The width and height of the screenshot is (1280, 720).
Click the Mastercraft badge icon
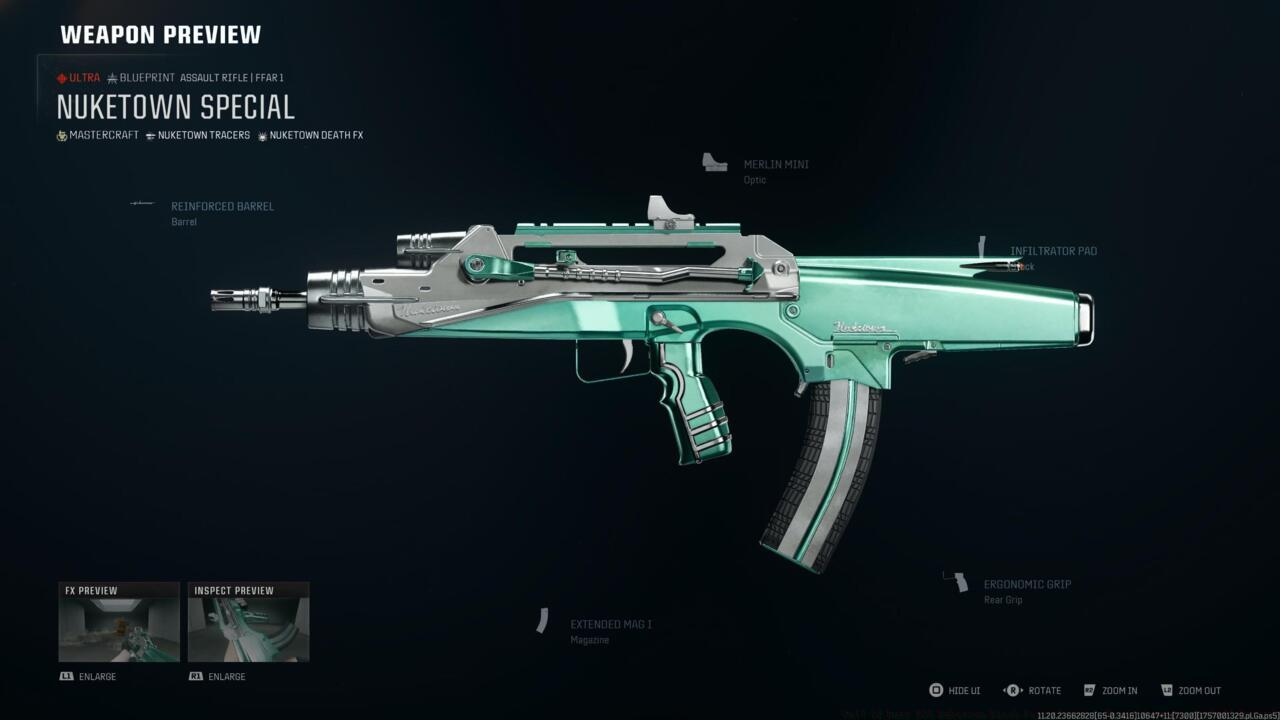[62, 135]
